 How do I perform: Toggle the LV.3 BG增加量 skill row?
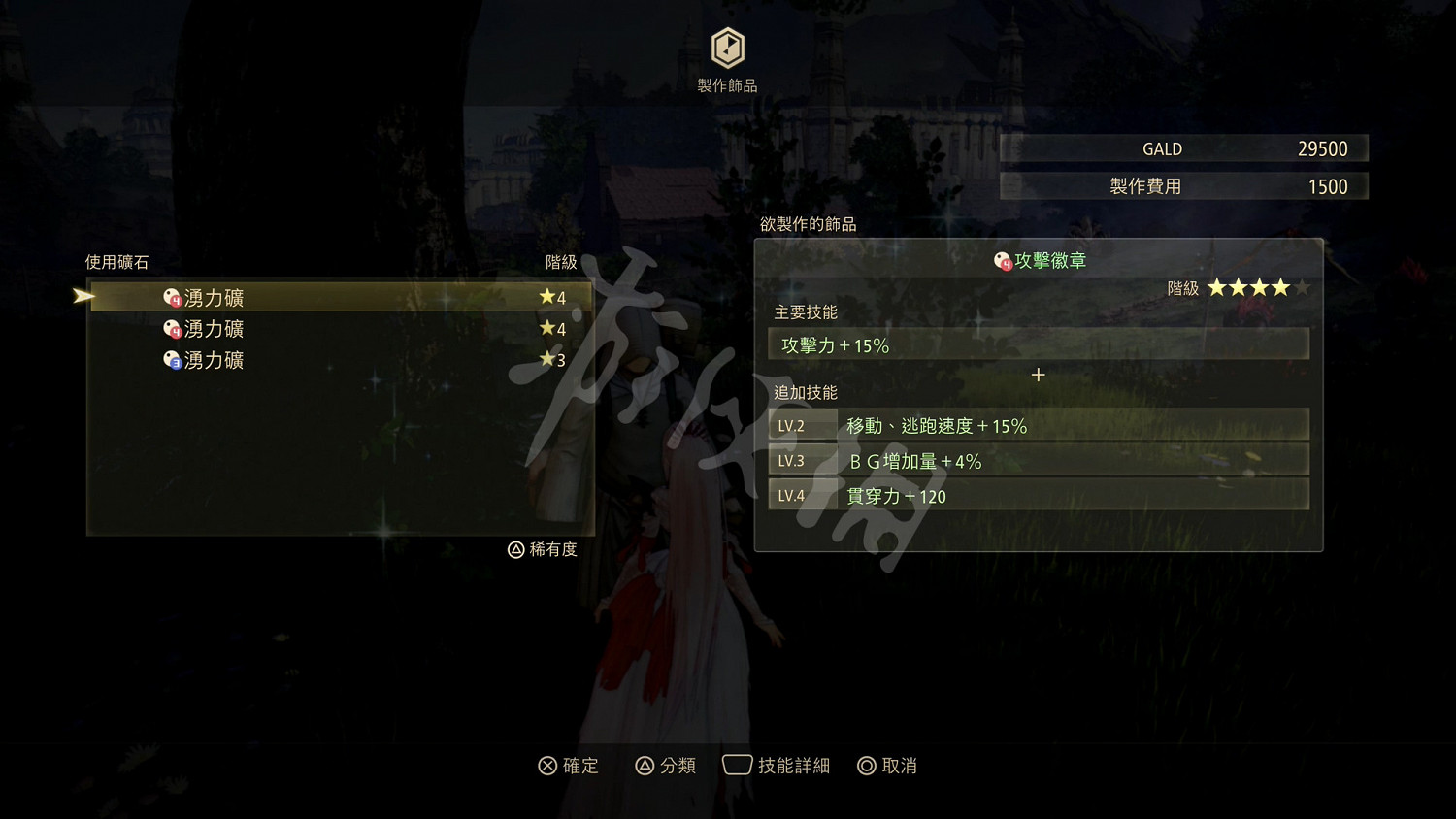tap(1039, 460)
